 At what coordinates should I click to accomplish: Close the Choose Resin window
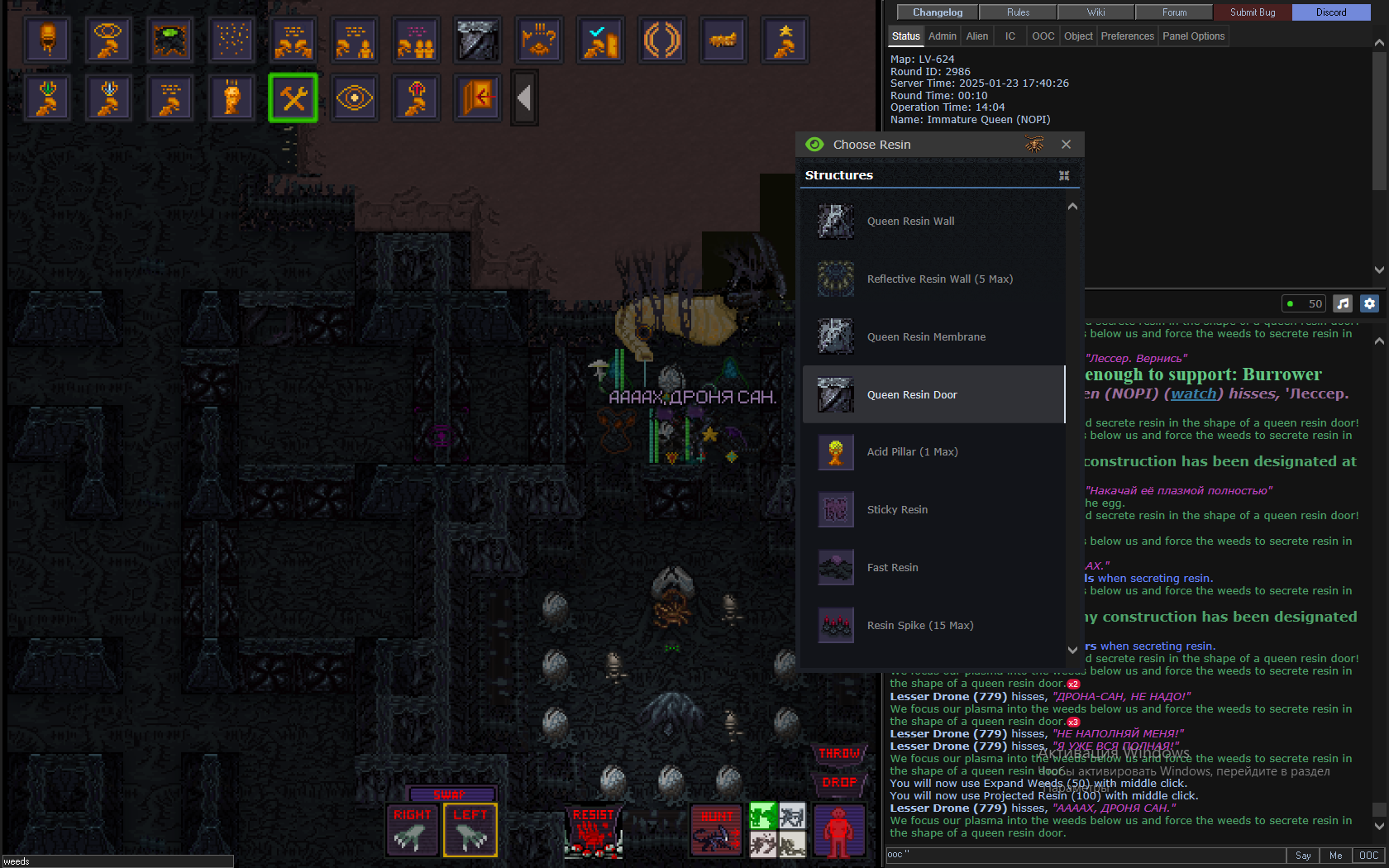[1066, 145]
